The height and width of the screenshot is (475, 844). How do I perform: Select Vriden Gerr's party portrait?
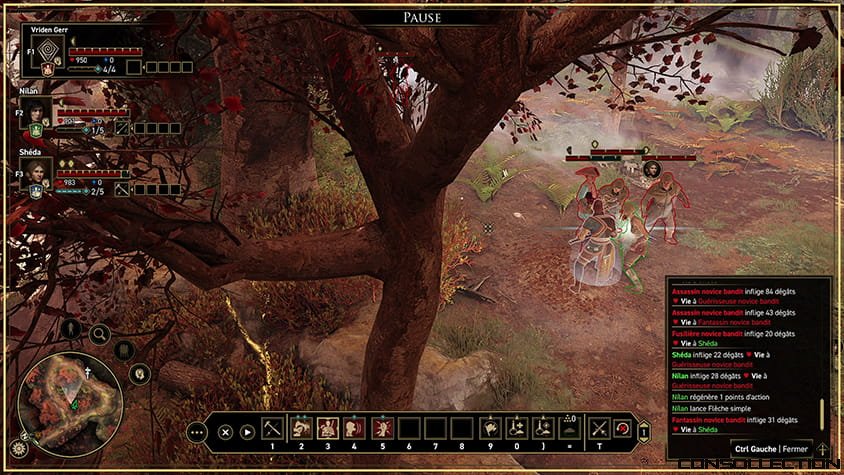[41, 50]
